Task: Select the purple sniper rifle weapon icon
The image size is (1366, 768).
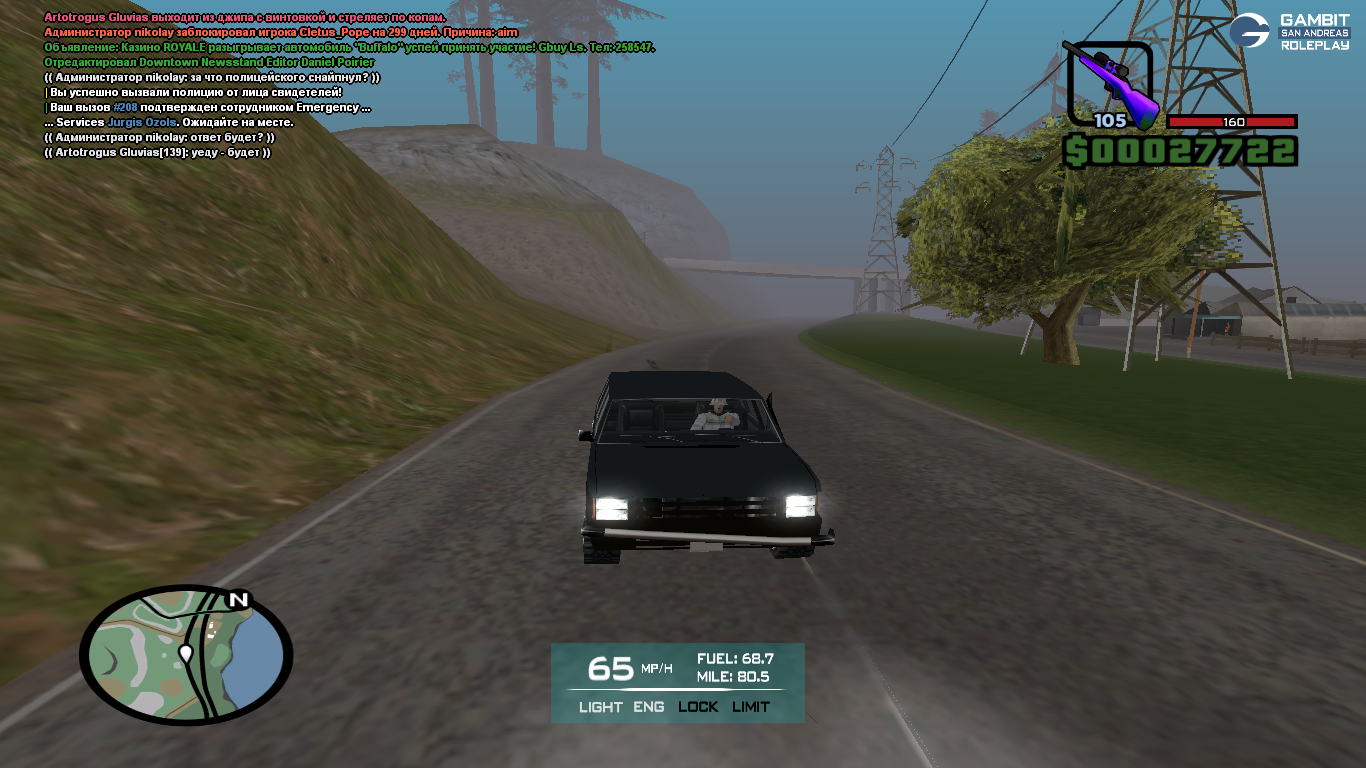Action: pyautogui.click(x=1110, y=82)
